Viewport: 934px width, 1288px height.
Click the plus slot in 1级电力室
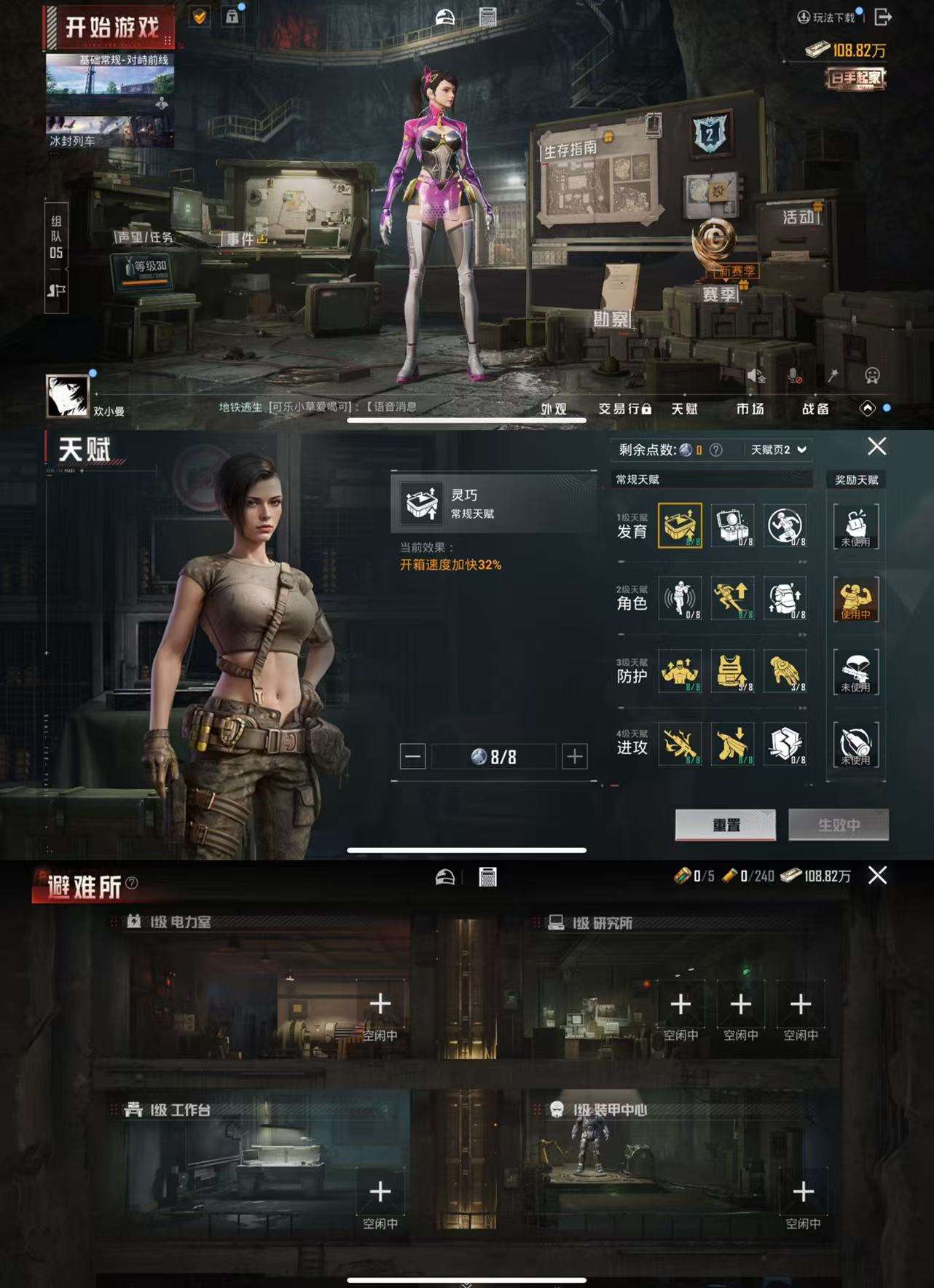[x=380, y=1004]
